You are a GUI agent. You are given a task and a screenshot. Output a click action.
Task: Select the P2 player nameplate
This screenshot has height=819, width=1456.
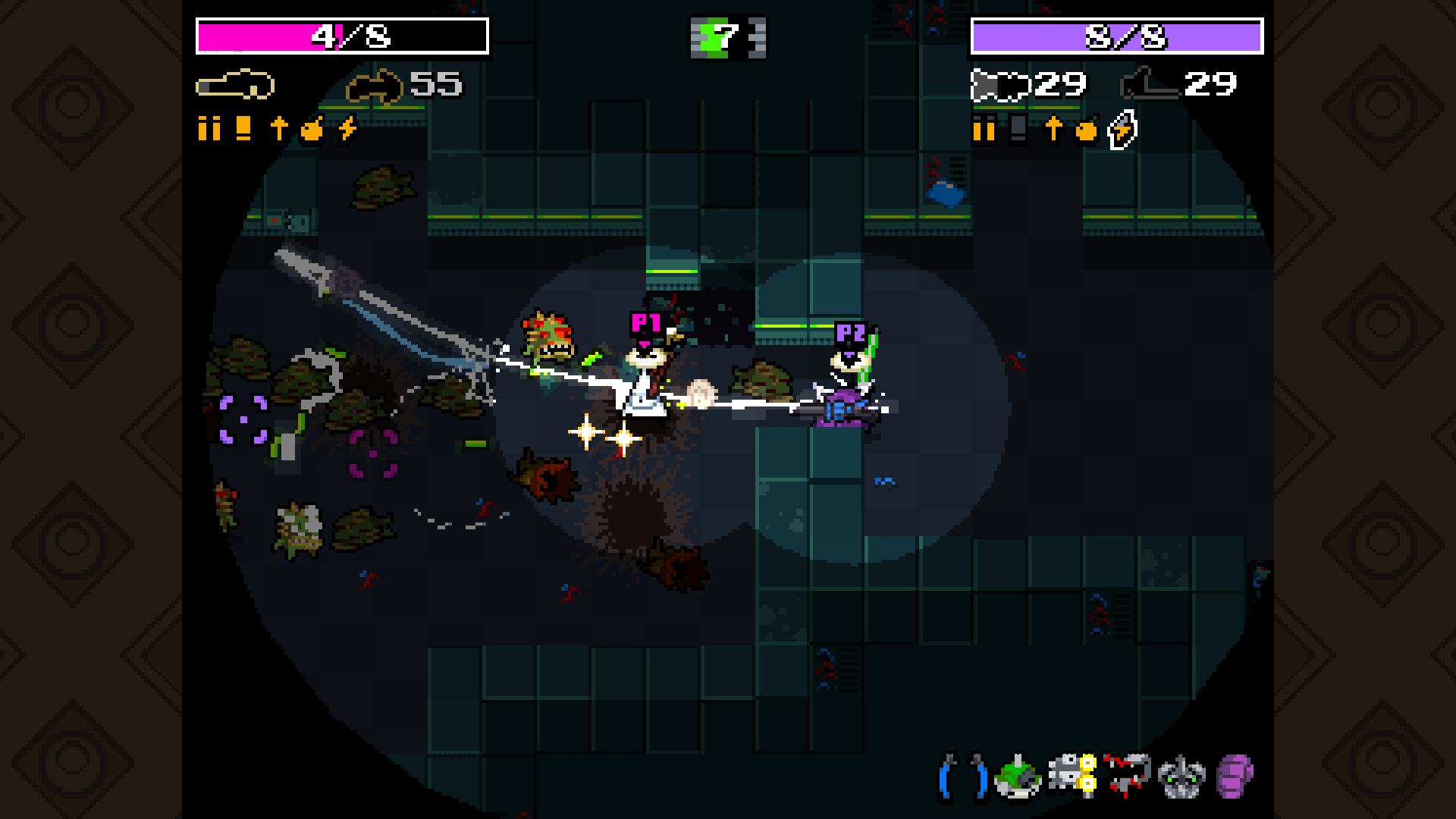pos(849,331)
